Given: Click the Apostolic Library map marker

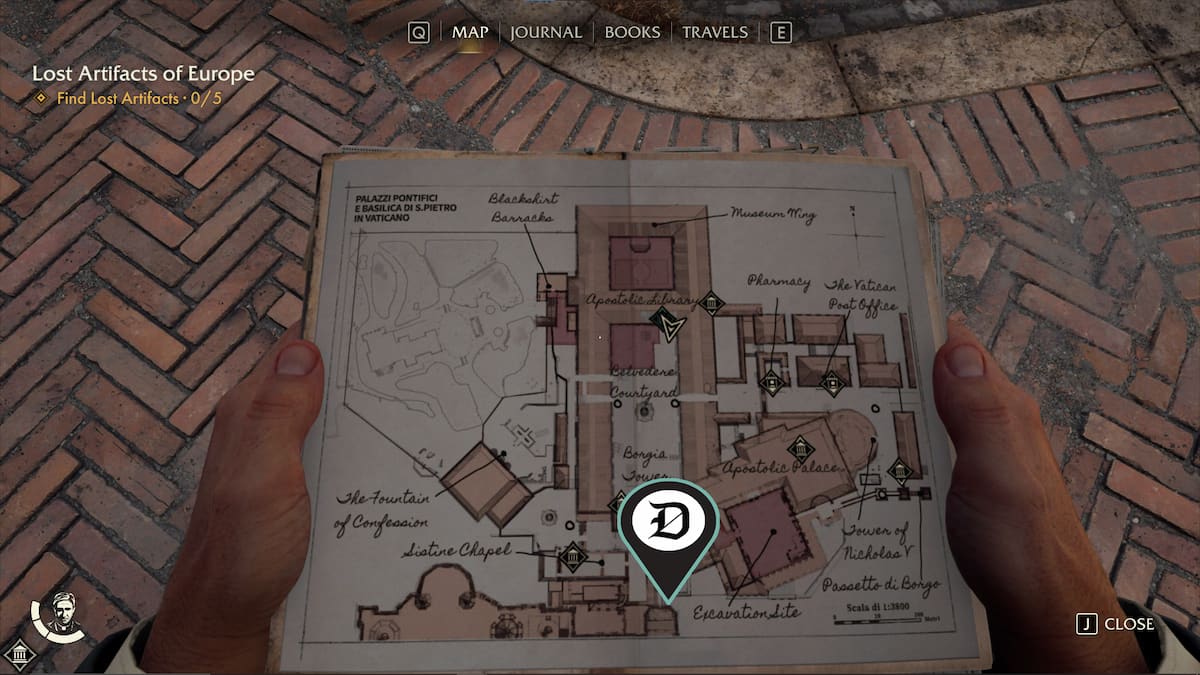Looking at the screenshot, I should tap(711, 302).
